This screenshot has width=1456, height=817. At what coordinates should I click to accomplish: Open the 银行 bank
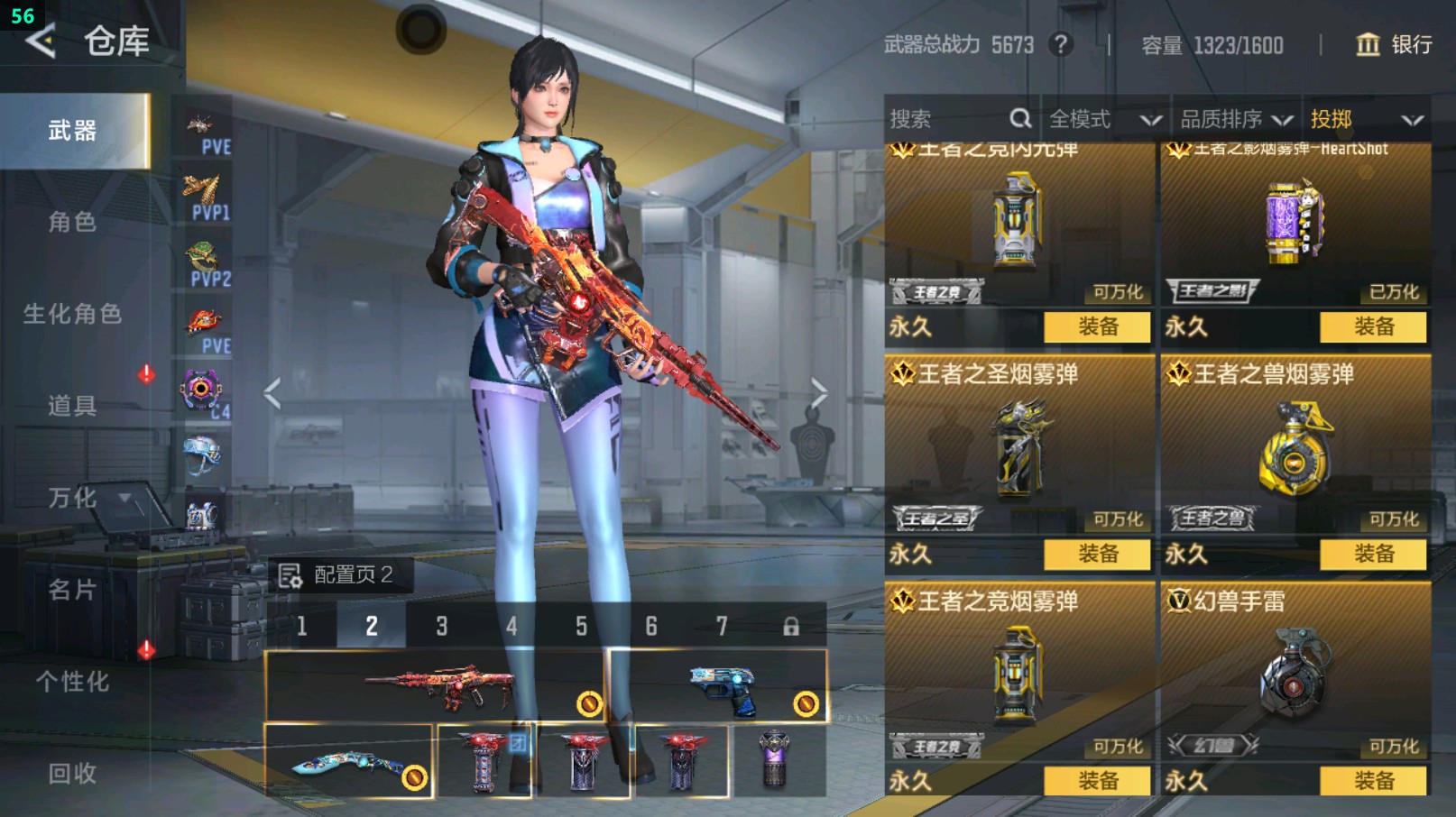[1394, 44]
